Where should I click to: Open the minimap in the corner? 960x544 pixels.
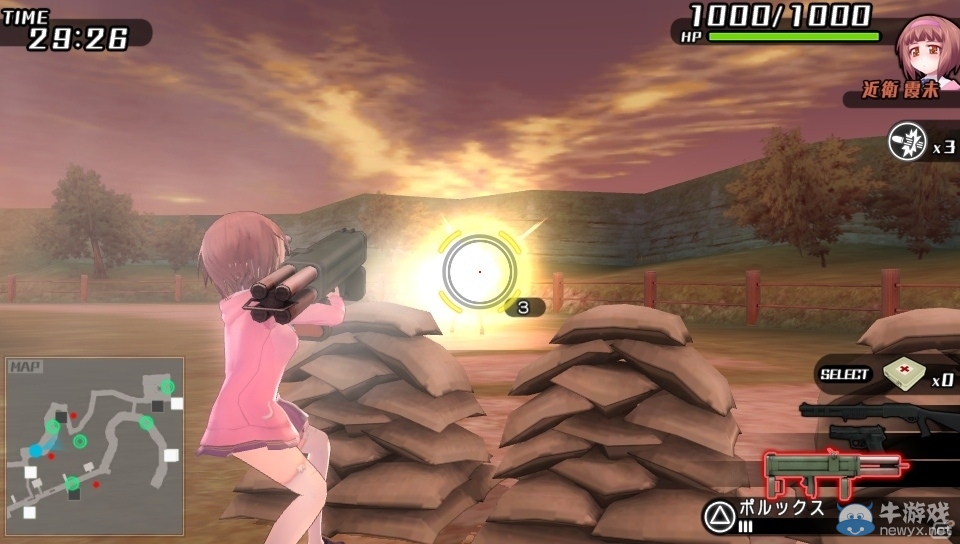click(94, 446)
